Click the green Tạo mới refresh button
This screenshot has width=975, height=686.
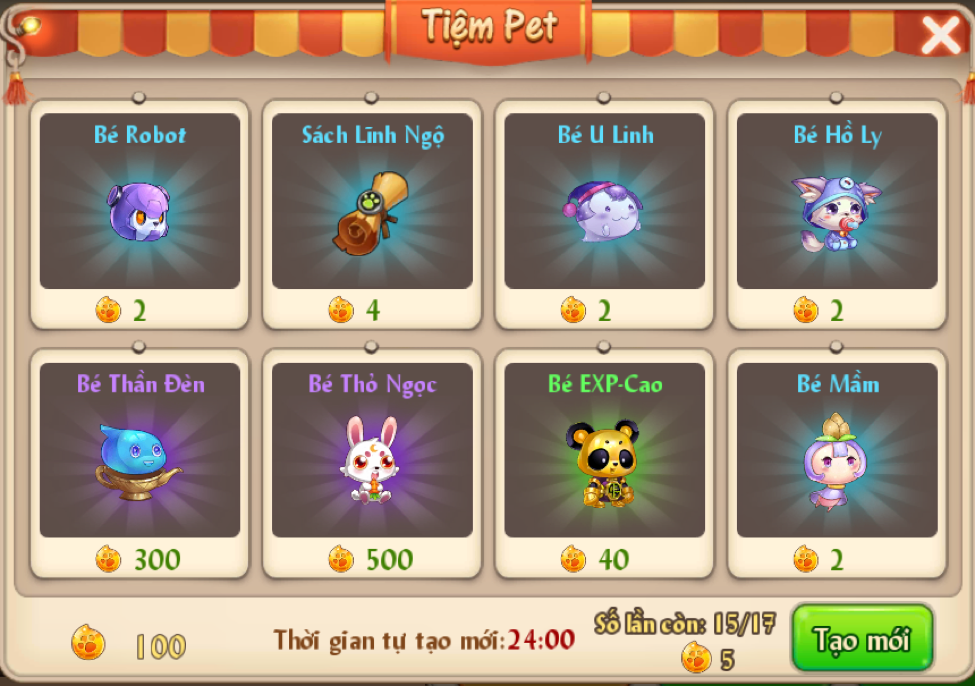tap(862, 638)
